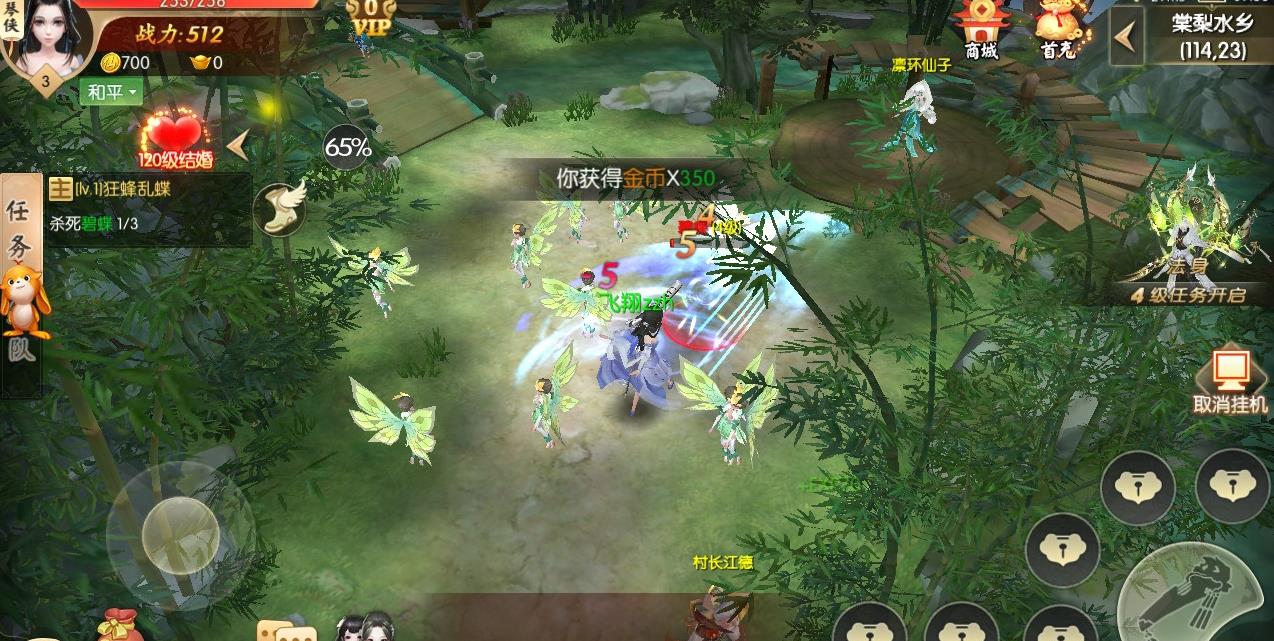Switch to the 队 team tab
This screenshot has height=641, width=1274.
point(20,352)
